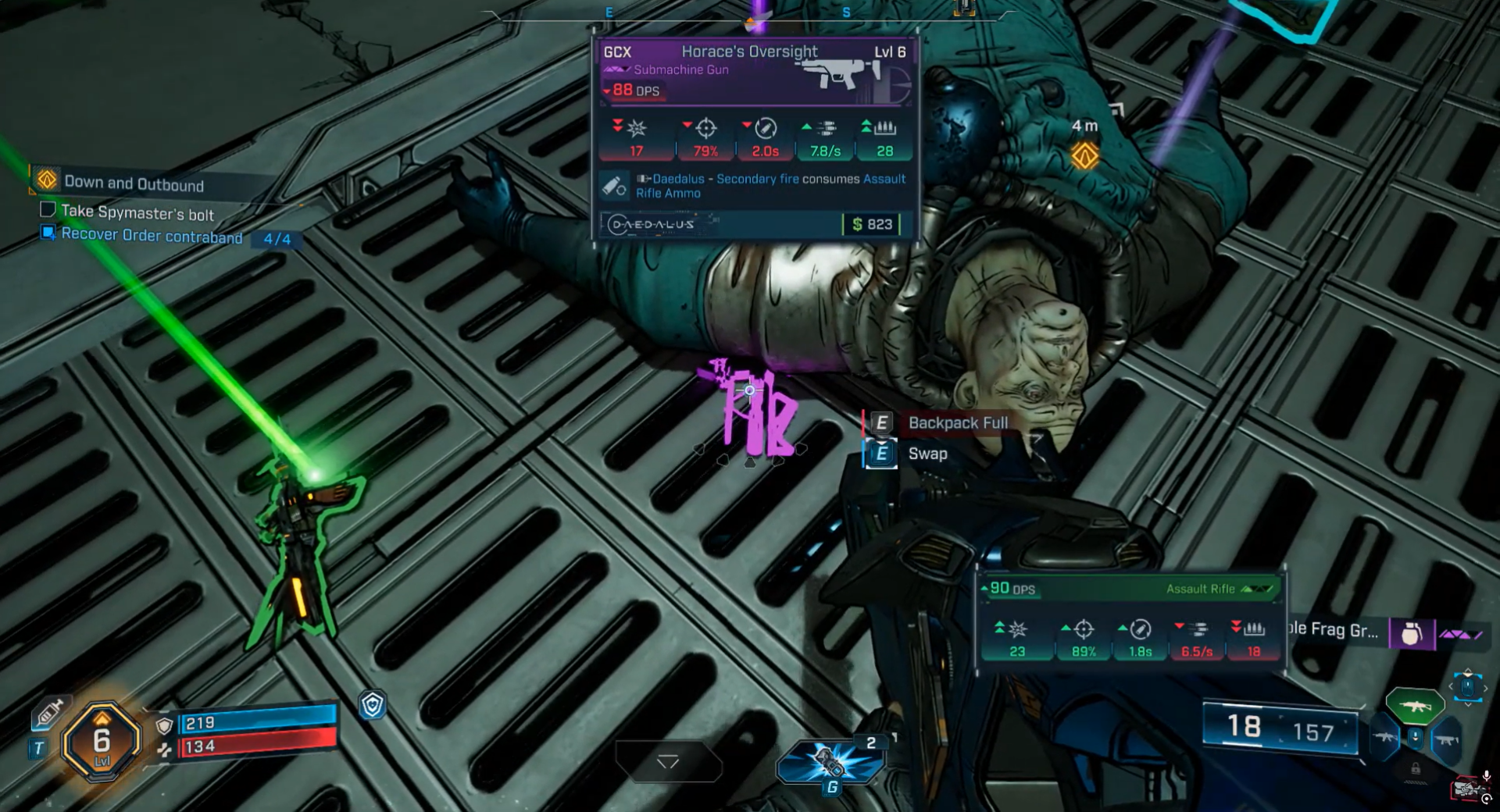1500x812 pixels.
Task: Select the empty action skill slot
Action: (x=668, y=761)
